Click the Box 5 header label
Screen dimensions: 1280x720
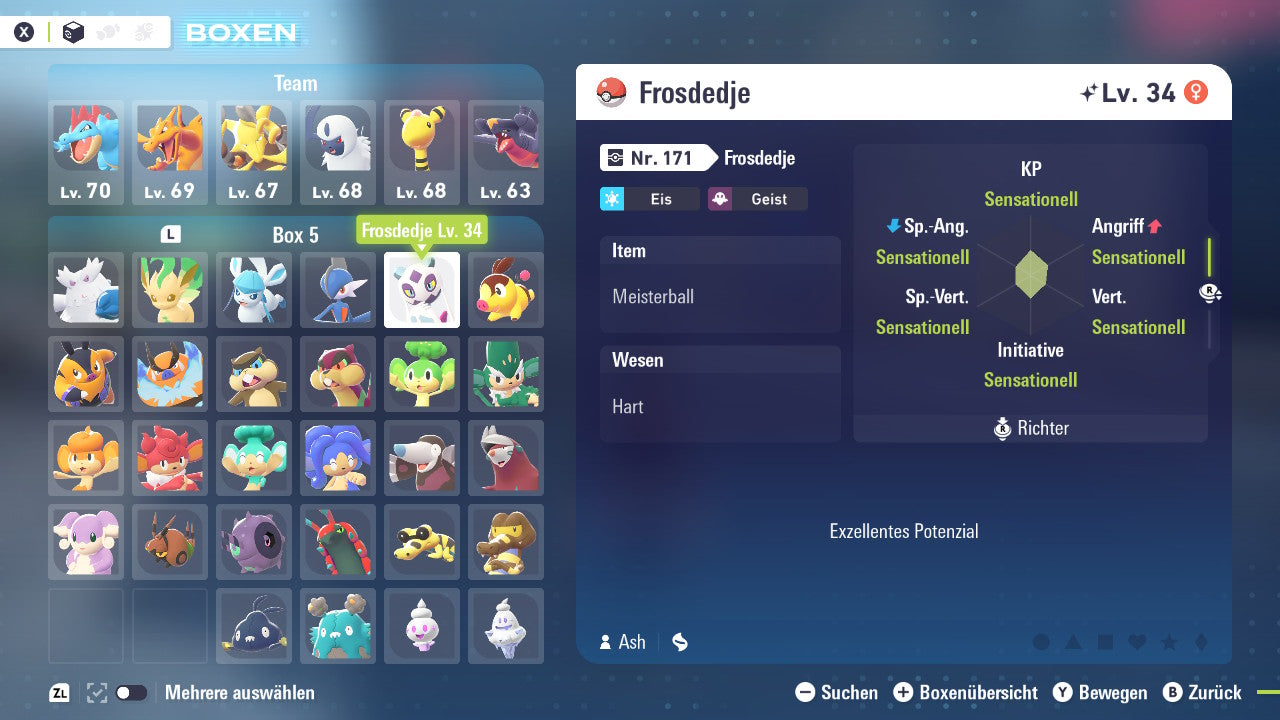pyautogui.click(x=295, y=234)
